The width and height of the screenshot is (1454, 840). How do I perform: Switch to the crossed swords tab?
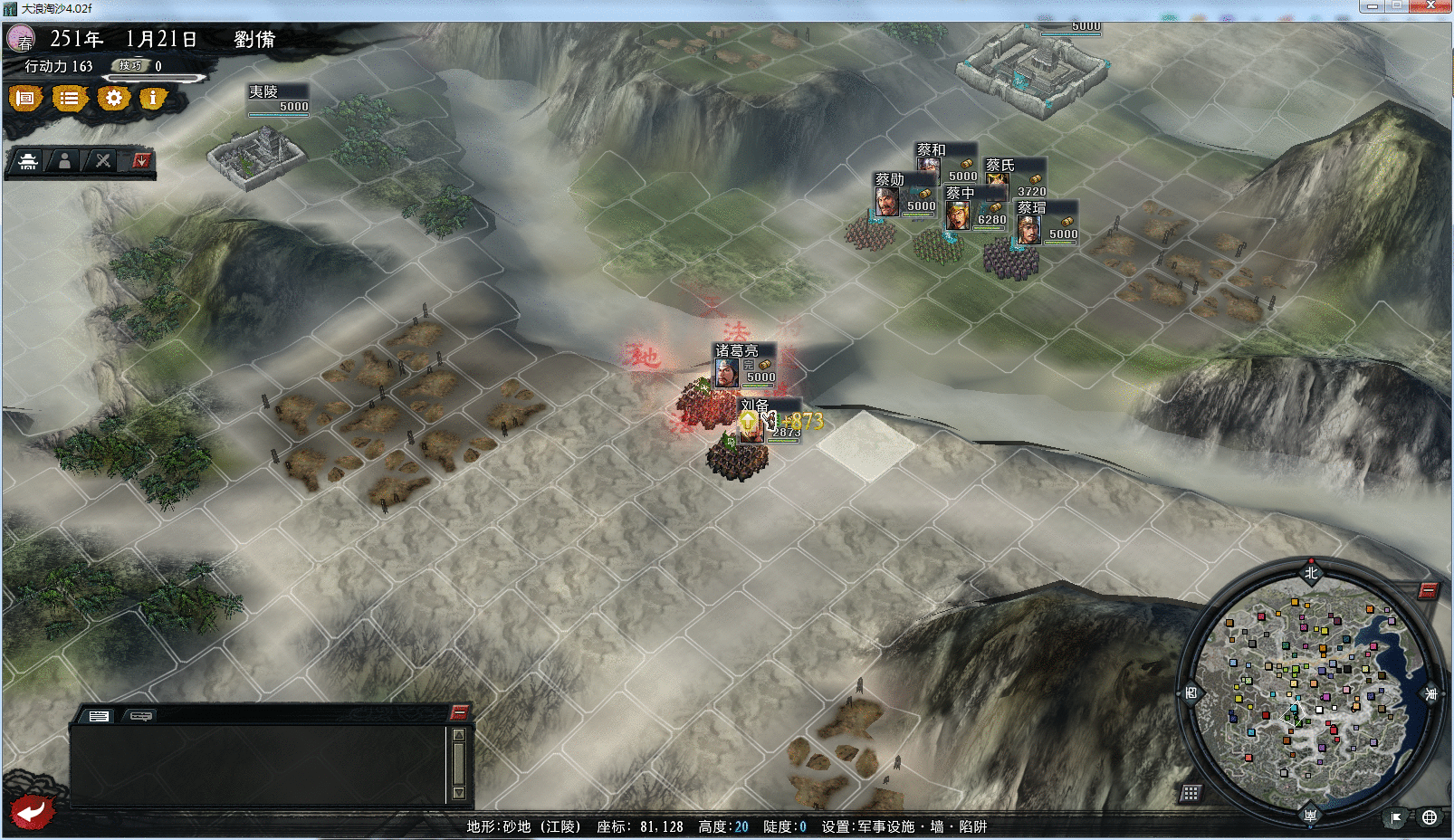[x=103, y=161]
